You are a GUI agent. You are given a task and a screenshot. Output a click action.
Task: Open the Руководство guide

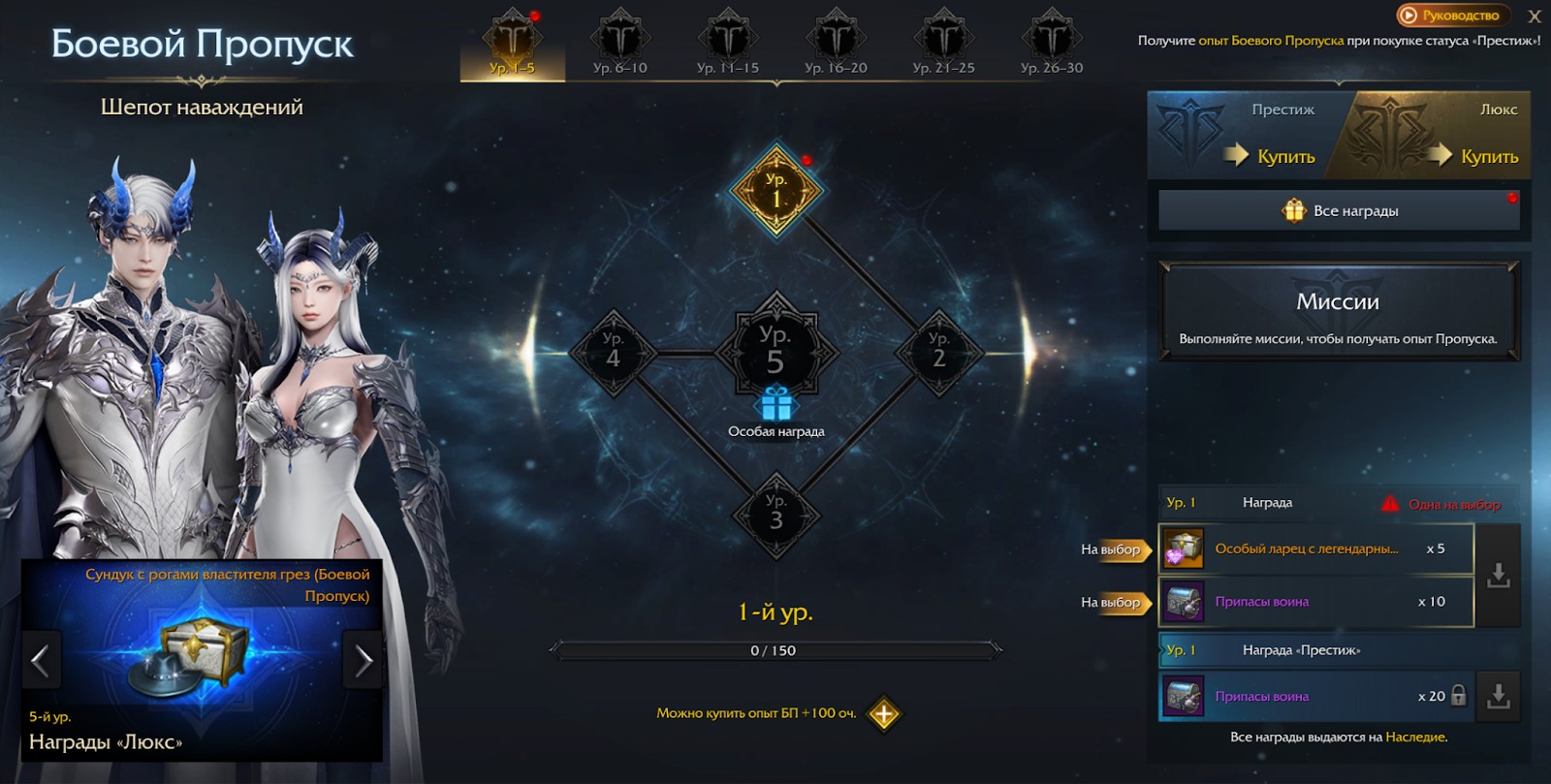(1450, 16)
